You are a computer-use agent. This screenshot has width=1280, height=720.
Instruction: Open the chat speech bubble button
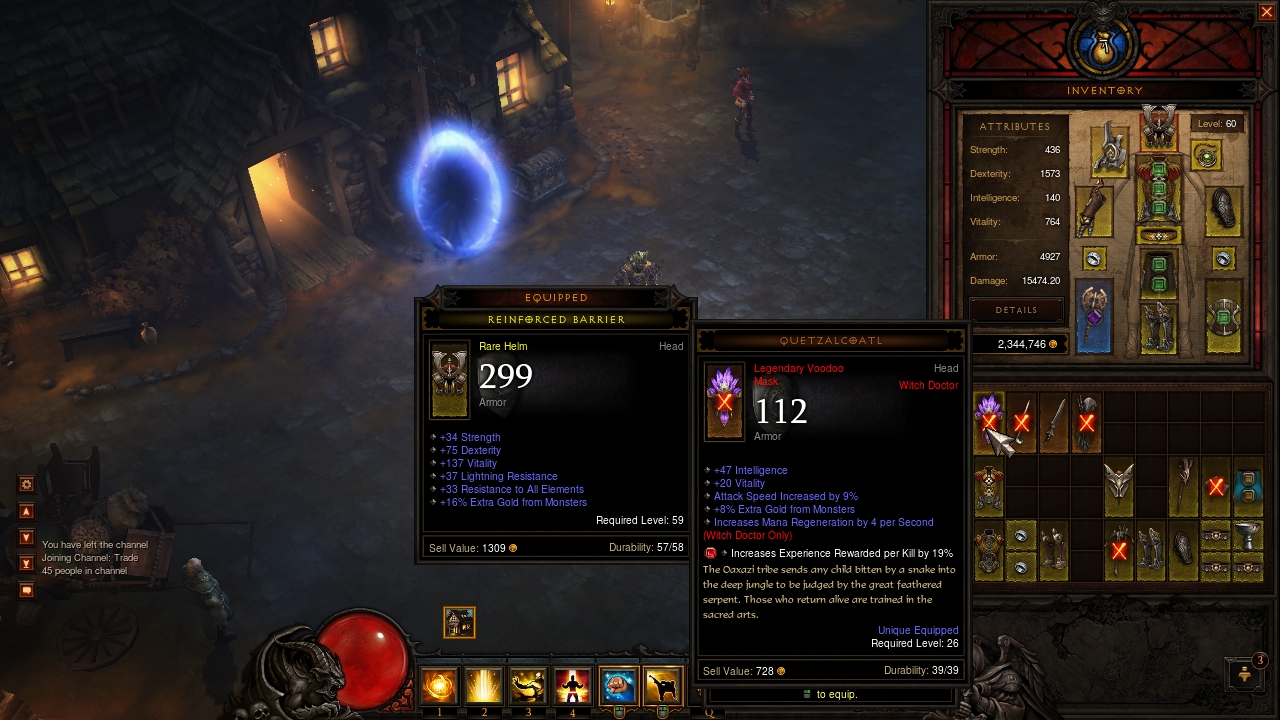point(27,590)
